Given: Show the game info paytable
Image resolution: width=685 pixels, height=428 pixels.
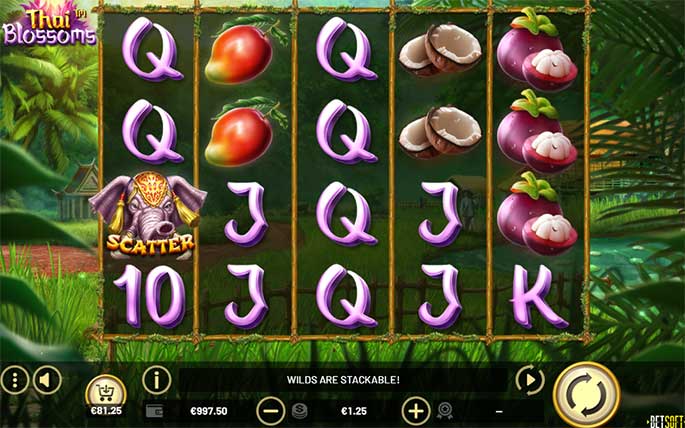Looking at the screenshot, I should click(157, 380).
